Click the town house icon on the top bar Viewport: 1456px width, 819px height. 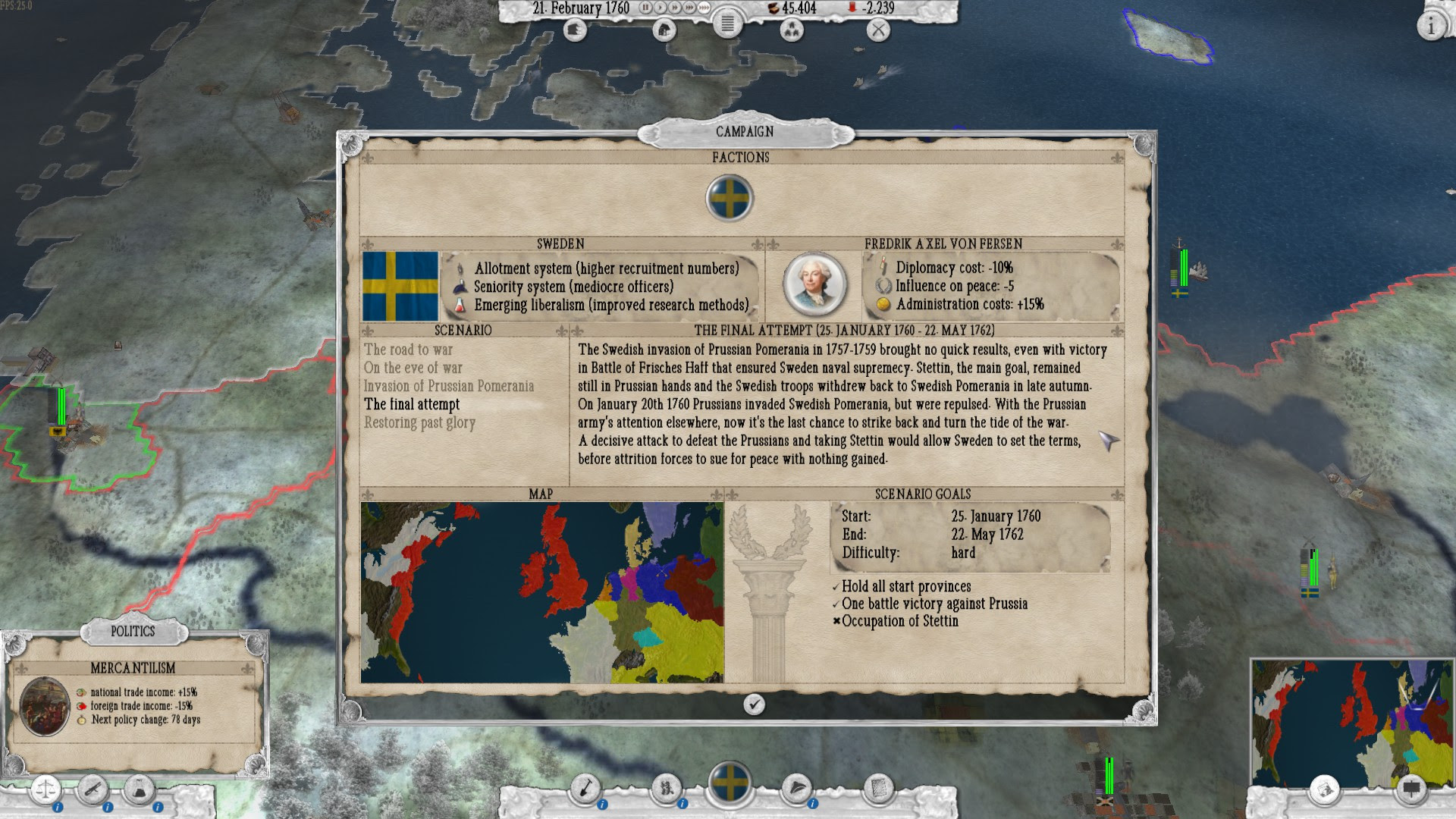pyautogui.click(x=664, y=30)
